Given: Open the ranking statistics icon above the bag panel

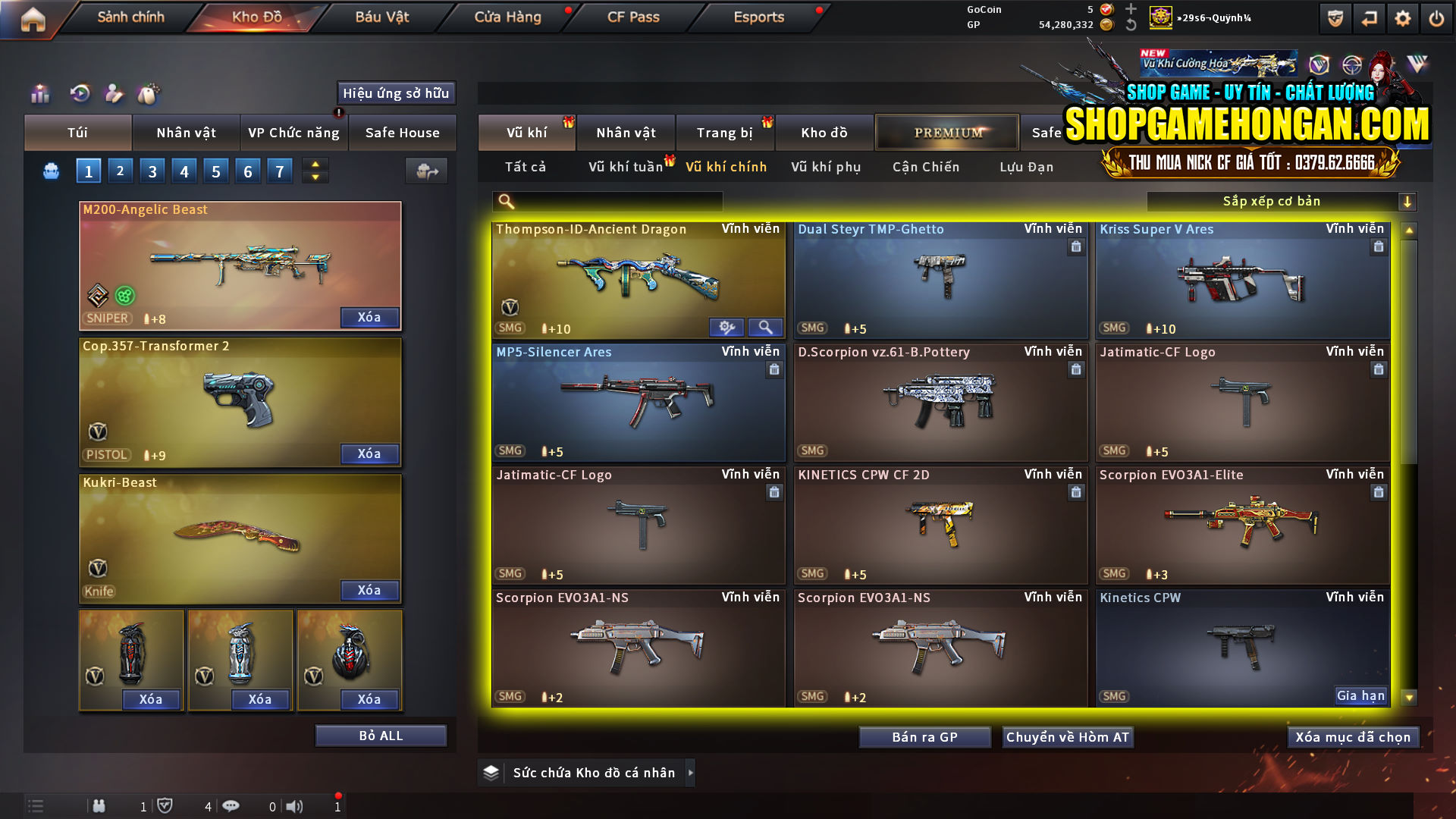Looking at the screenshot, I should [39, 95].
